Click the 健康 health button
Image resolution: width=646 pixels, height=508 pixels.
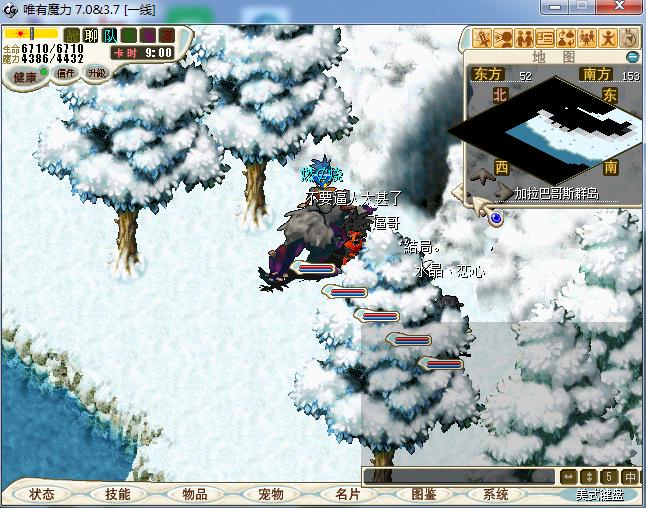click(x=25, y=77)
